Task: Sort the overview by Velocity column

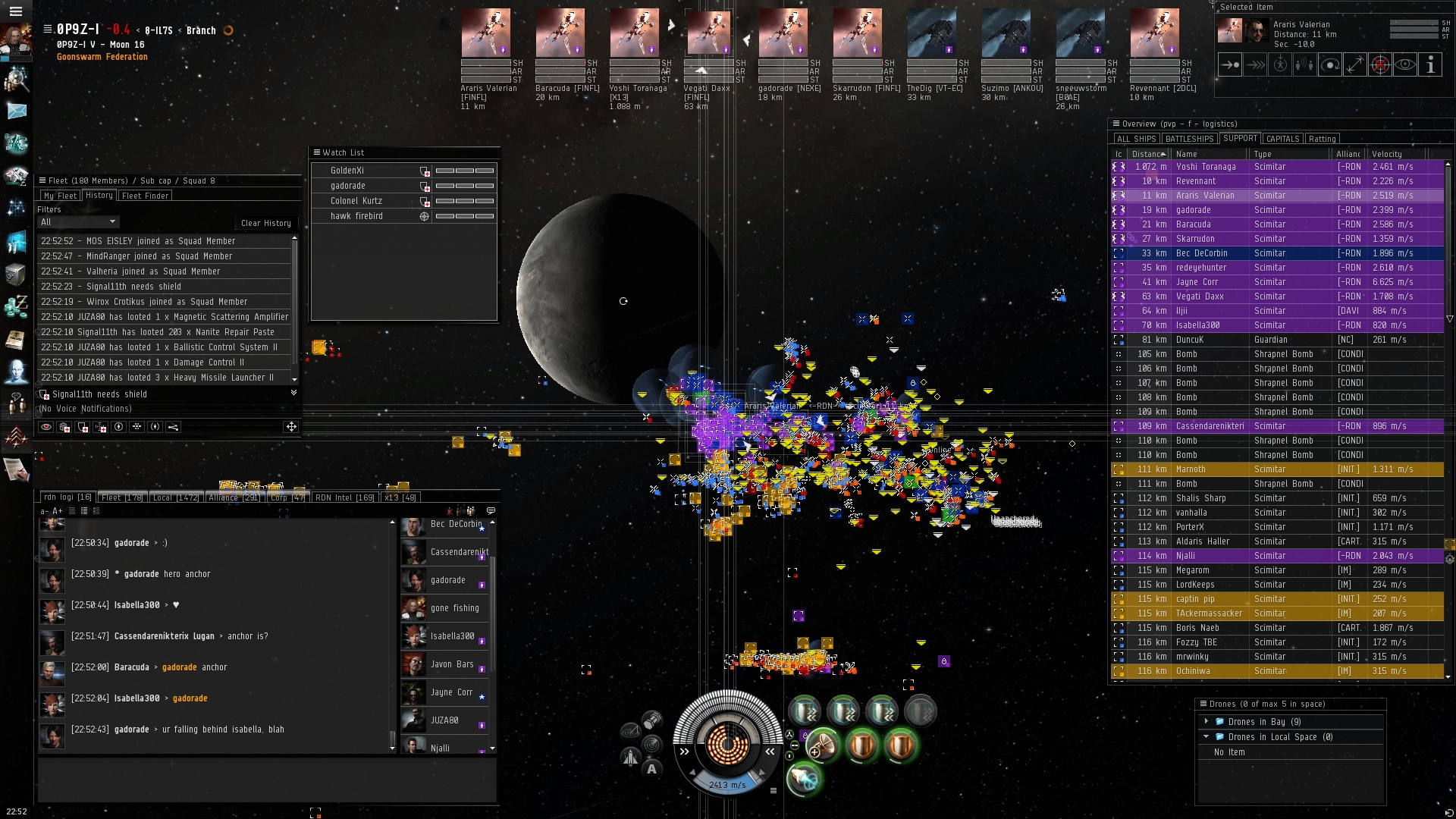Action: point(1386,154)
